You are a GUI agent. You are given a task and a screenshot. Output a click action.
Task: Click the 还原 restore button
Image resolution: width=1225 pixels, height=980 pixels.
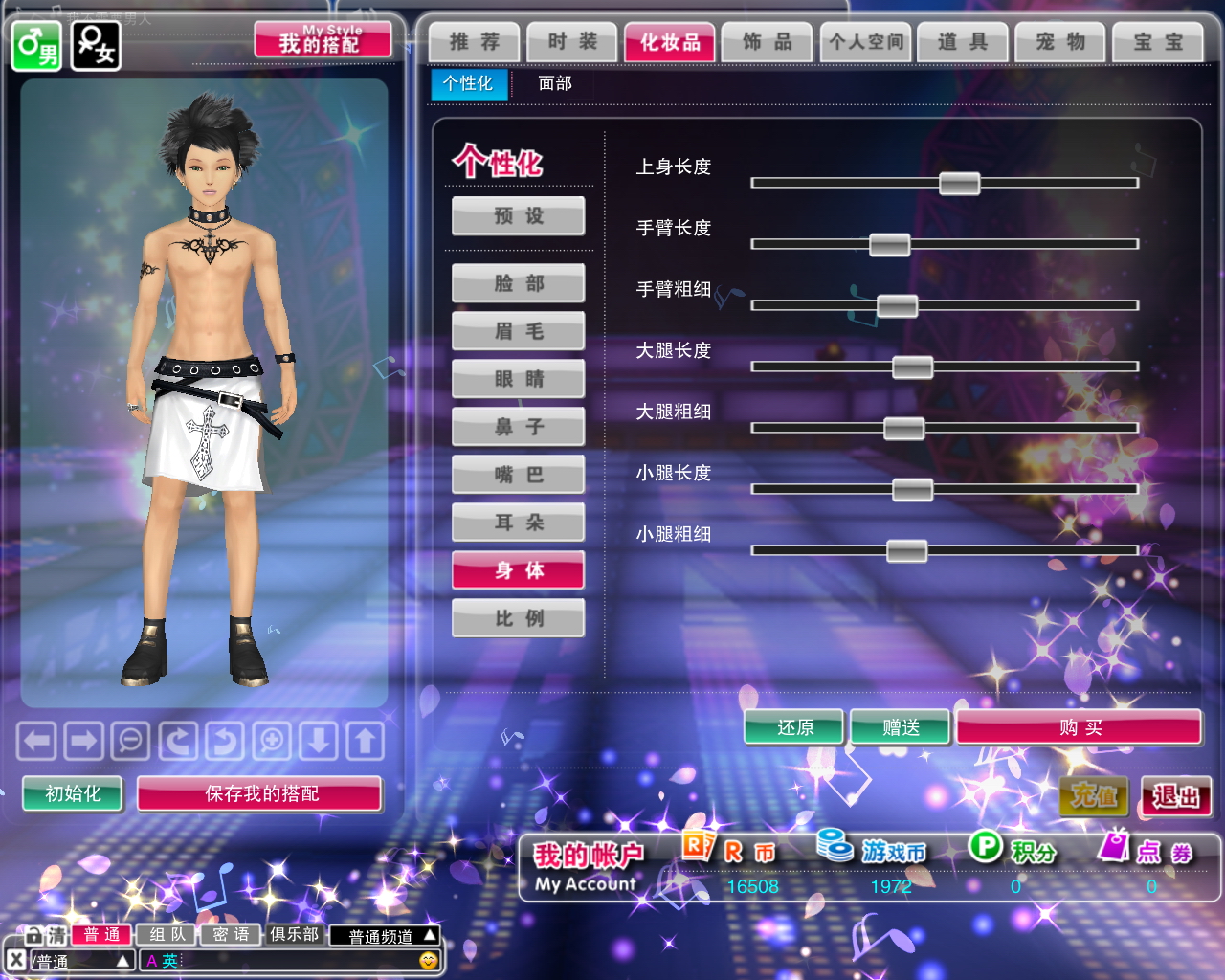point(794,727)
